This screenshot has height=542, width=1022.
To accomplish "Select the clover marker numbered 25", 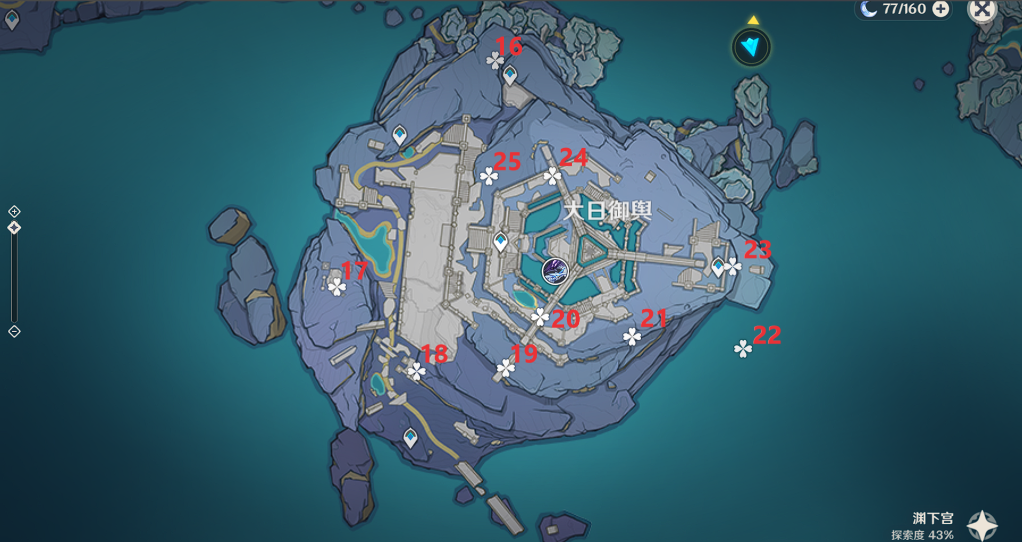I will 489,177.
